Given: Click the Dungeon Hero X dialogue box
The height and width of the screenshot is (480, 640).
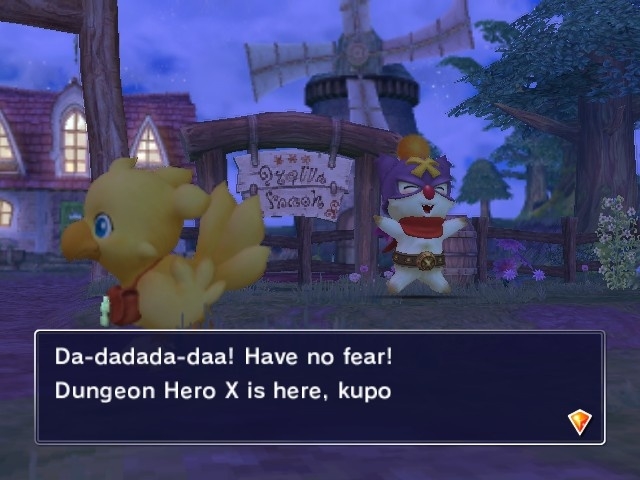Looking at the screenshot, I should (x=320, y=387).
